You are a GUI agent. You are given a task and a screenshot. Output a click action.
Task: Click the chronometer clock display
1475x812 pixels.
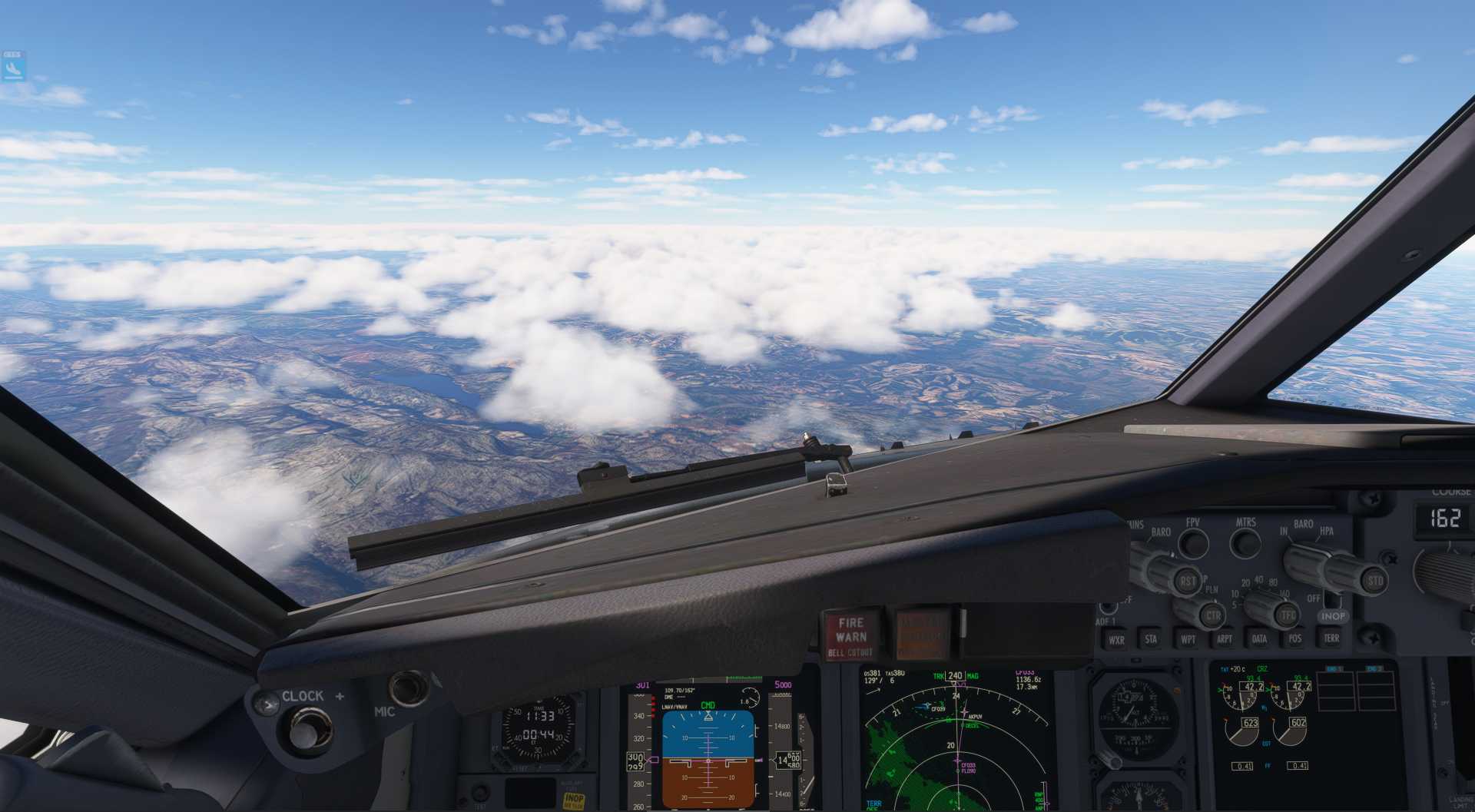tap(539, 725)
